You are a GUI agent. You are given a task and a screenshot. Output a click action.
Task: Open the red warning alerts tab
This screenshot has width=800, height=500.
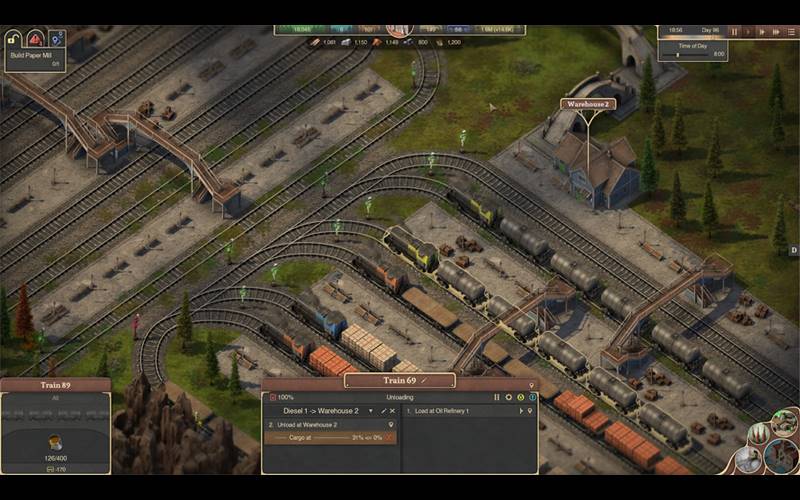[x=35, y=38]
